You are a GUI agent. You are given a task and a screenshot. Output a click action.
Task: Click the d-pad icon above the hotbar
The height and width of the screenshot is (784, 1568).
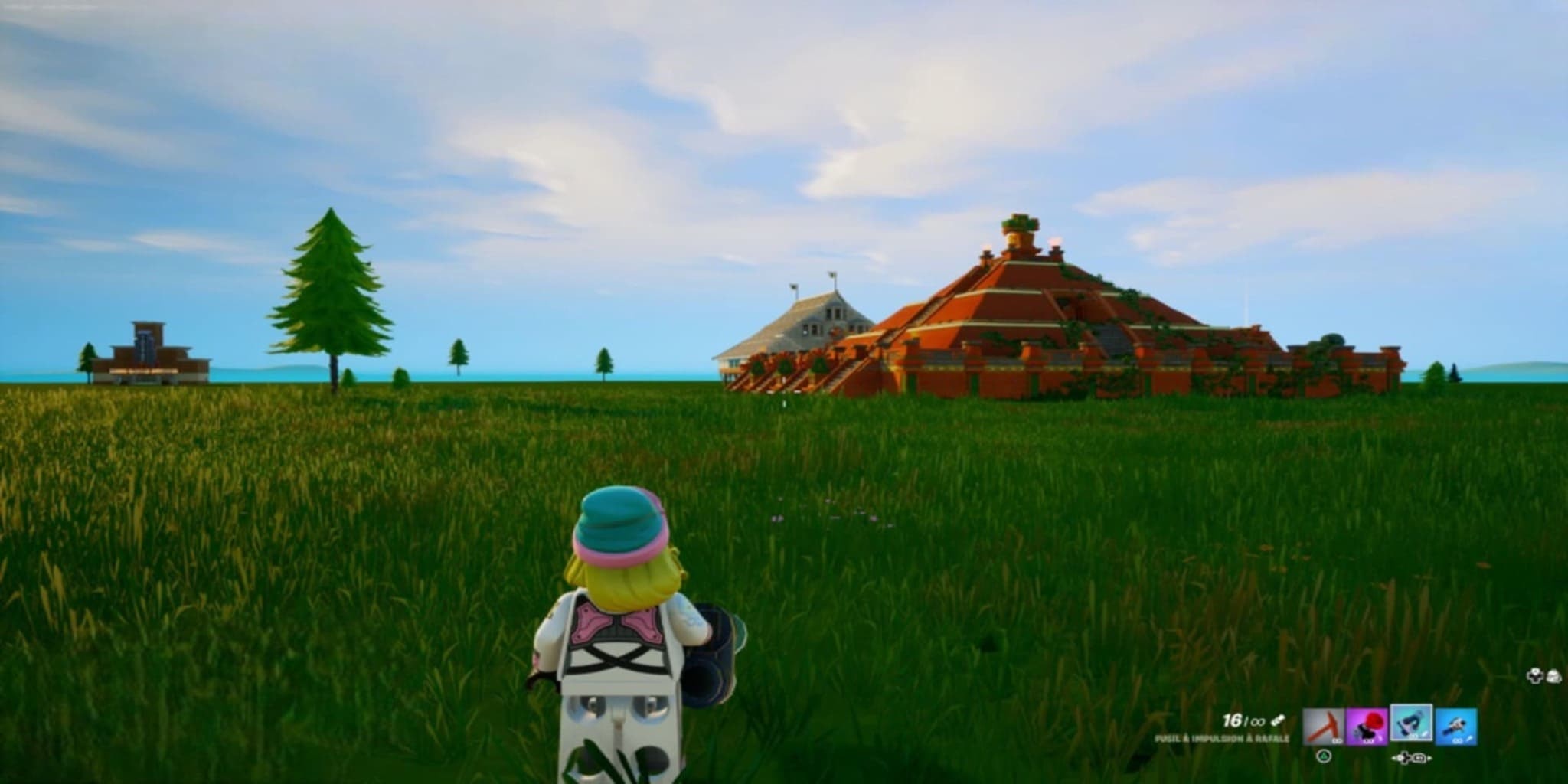coord(1535,675)
